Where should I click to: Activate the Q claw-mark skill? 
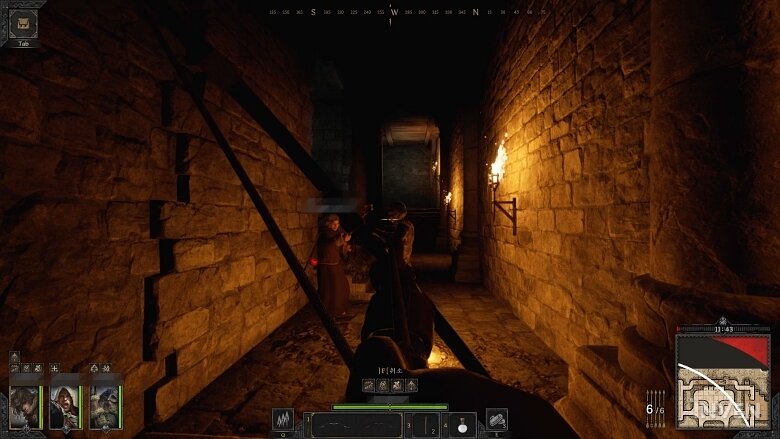pyautogui.click(x=283, y=420)
